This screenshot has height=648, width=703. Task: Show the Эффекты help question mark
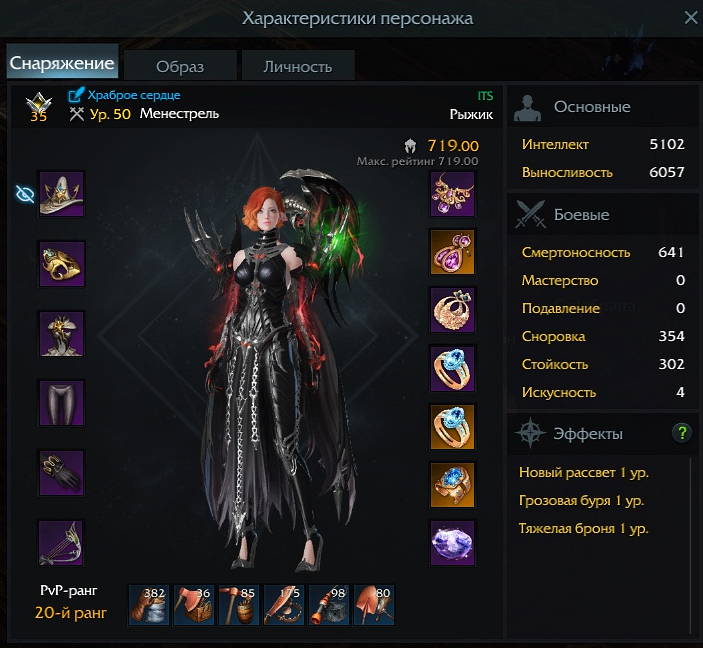point(682,433)
